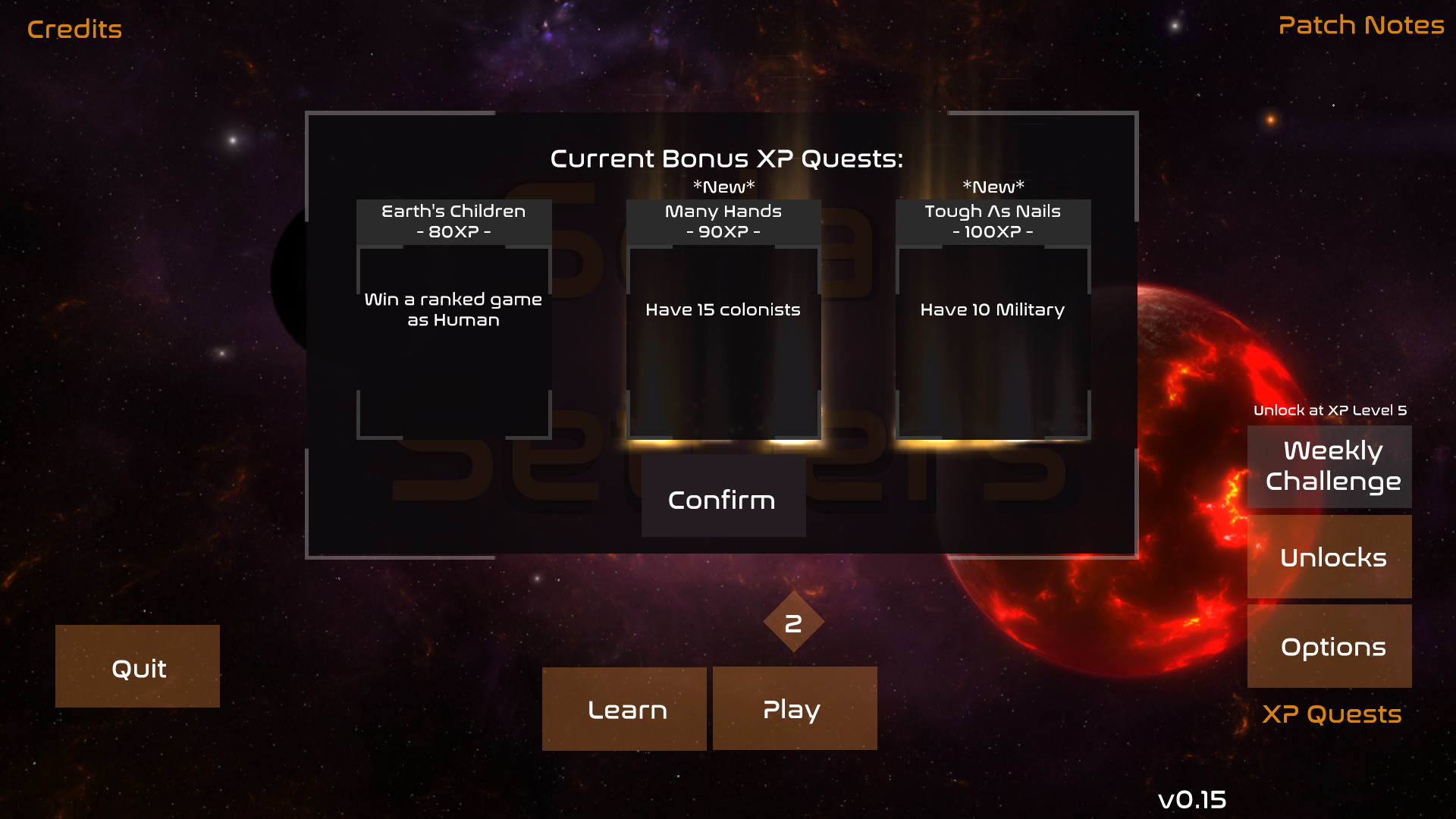View the Credits screen
Image resolution: width=1456 pixels, height=819 pixels.
pos(74,29)
